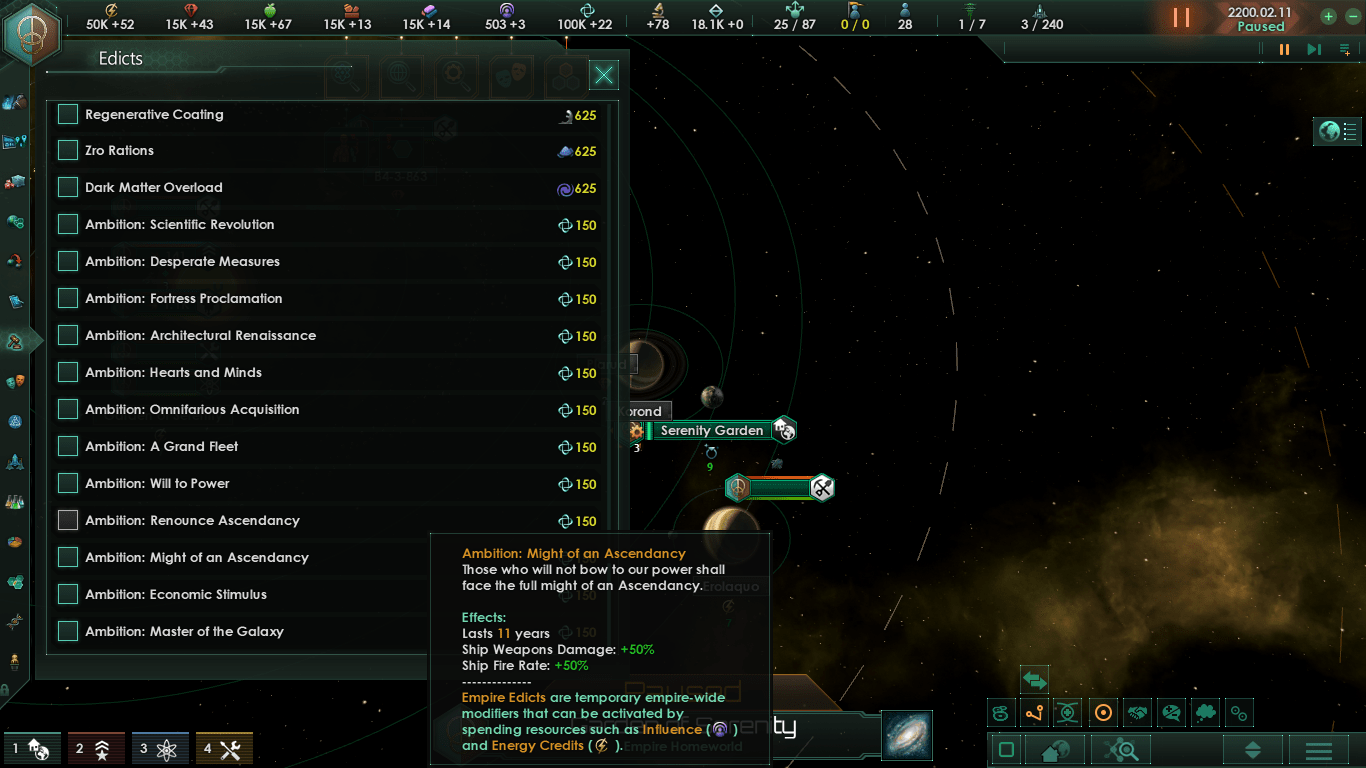Check Ambition: Scientific Revolution
The height and width of the screenshot is (768, 1366).
68,225
